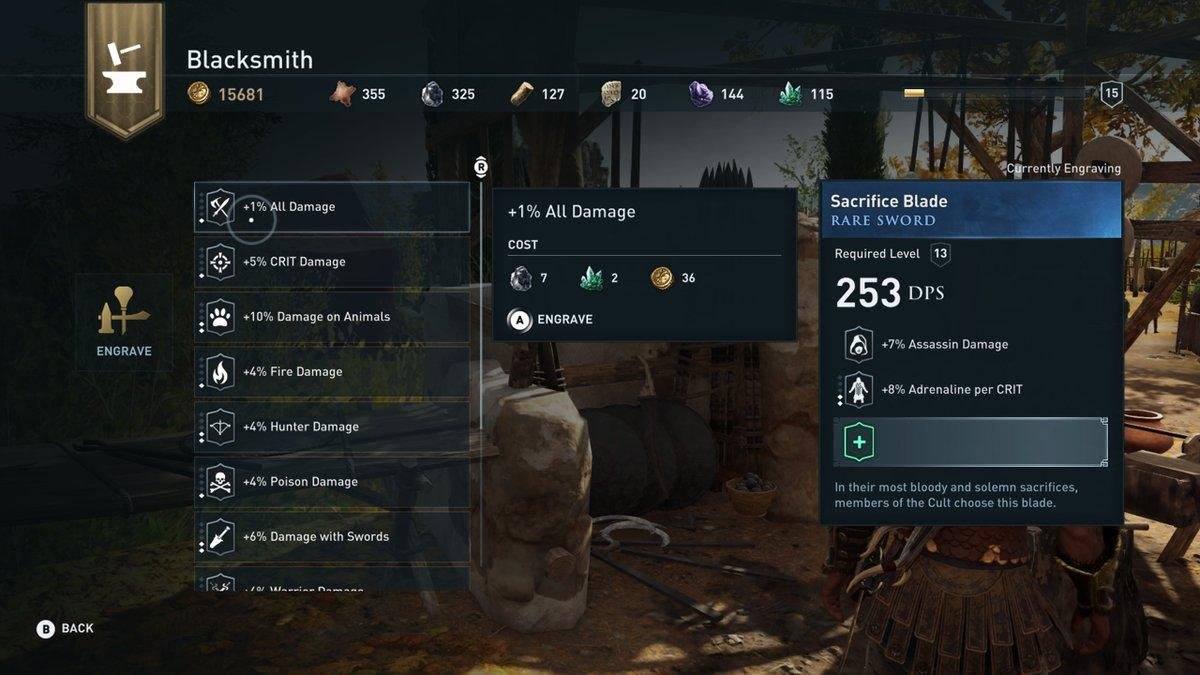Select the Sacrifice Blade item header
Image resolution: width=1200 pixels, height=675 pixels.
tap(970, 210)
